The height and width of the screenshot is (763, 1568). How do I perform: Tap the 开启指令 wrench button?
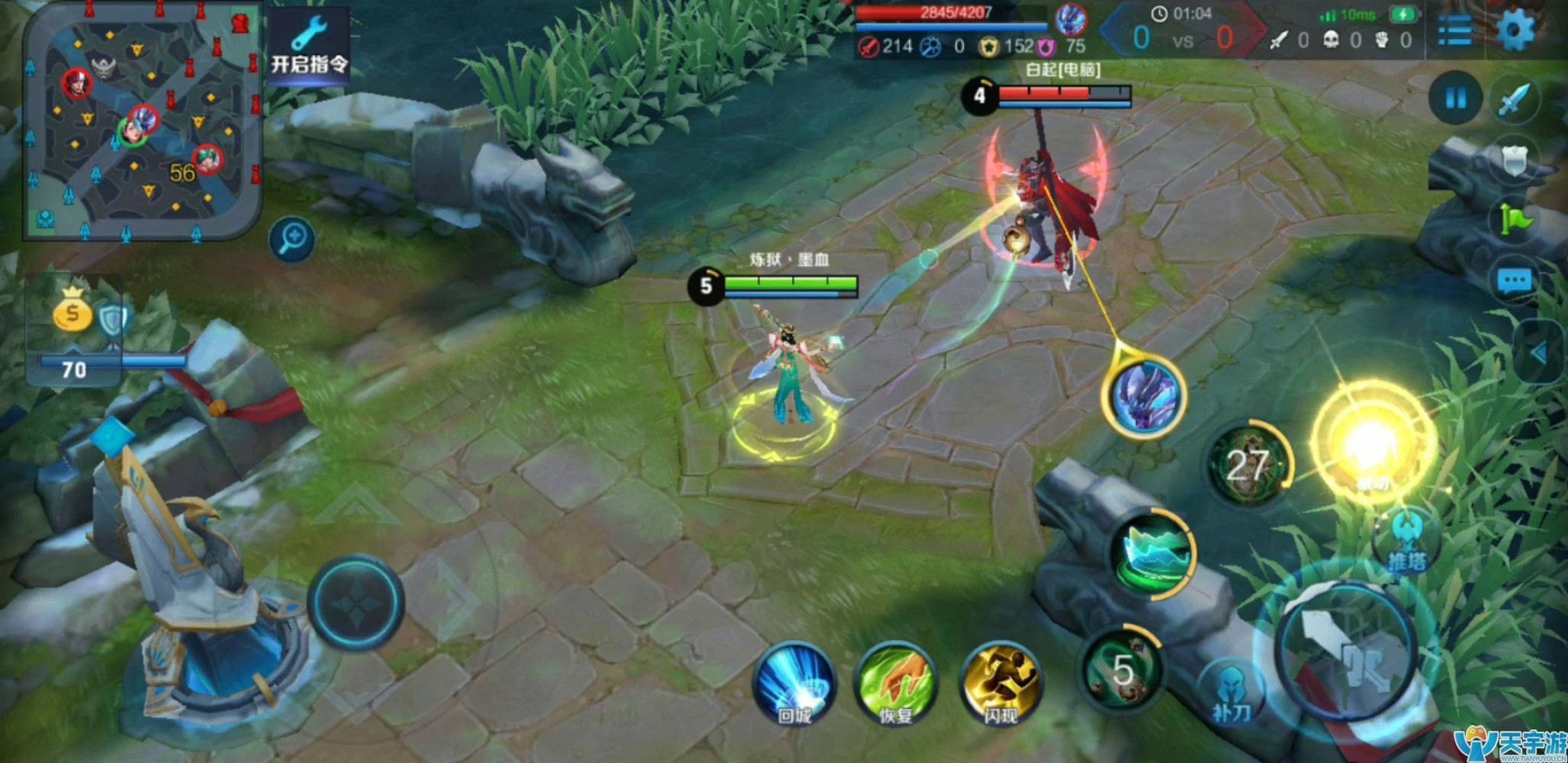point(309,48)
